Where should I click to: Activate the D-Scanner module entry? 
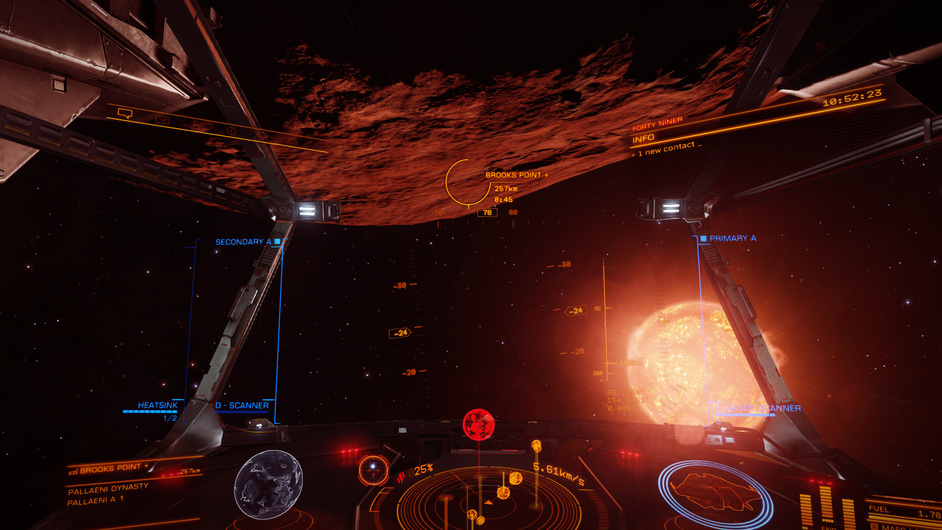242,405
